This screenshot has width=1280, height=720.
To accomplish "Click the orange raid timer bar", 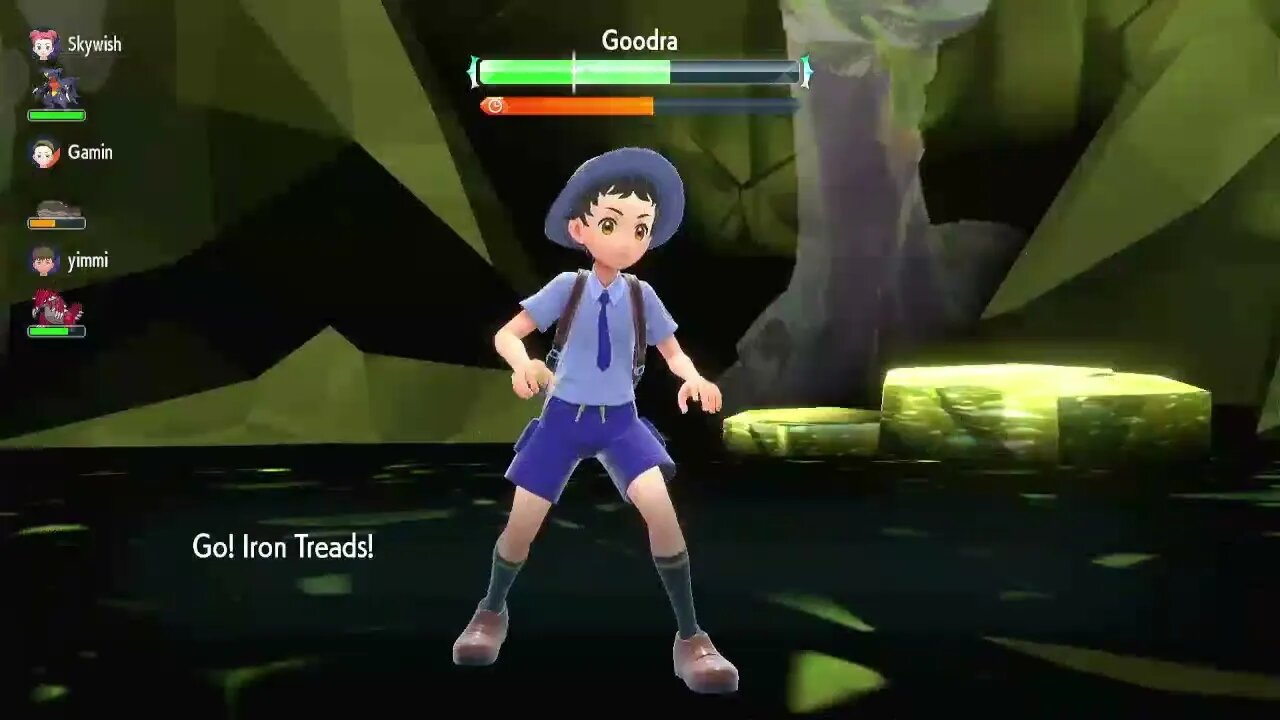I will (570, 103).
